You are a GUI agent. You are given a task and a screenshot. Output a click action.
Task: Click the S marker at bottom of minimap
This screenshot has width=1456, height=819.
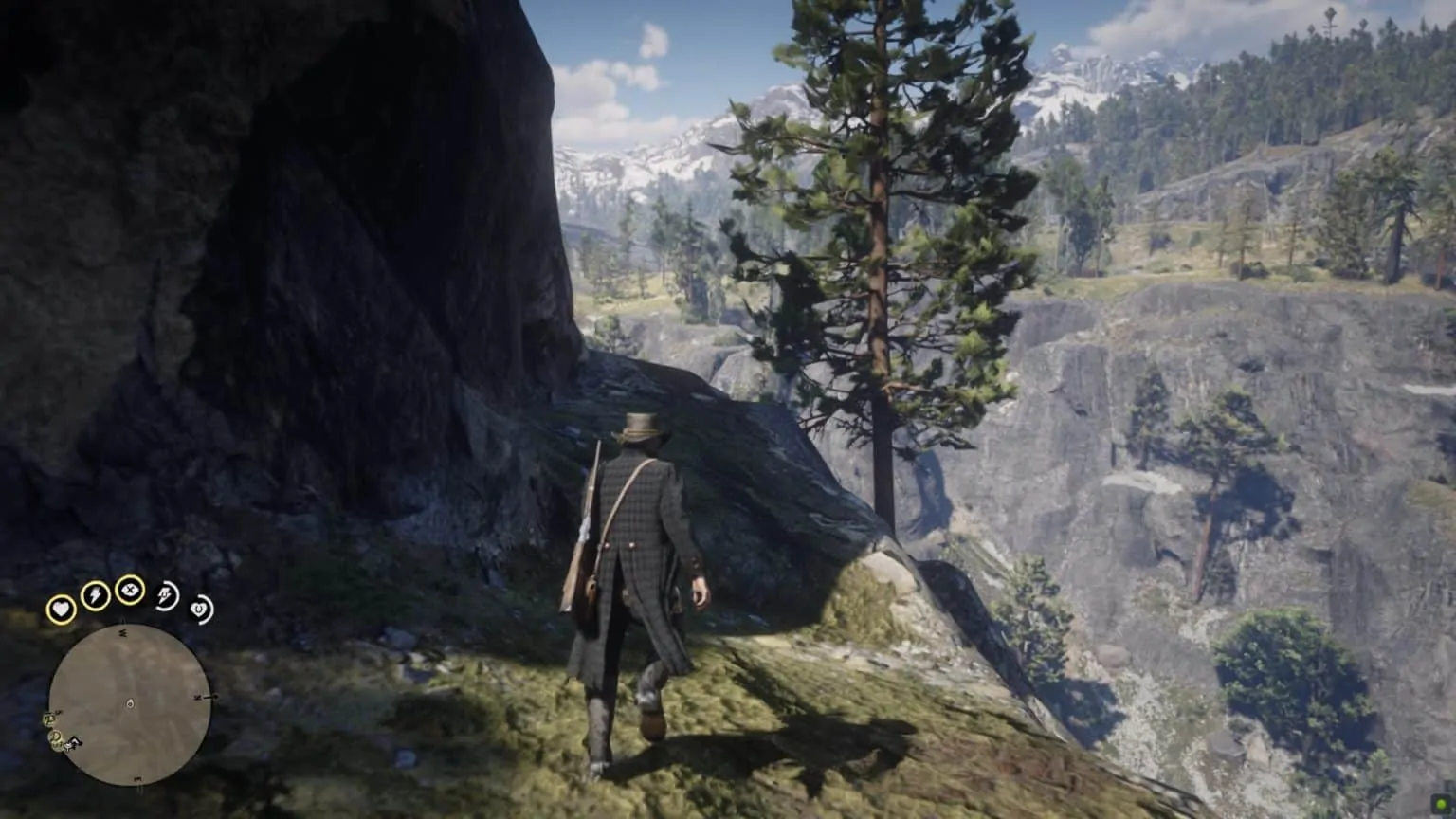(137, 779)
